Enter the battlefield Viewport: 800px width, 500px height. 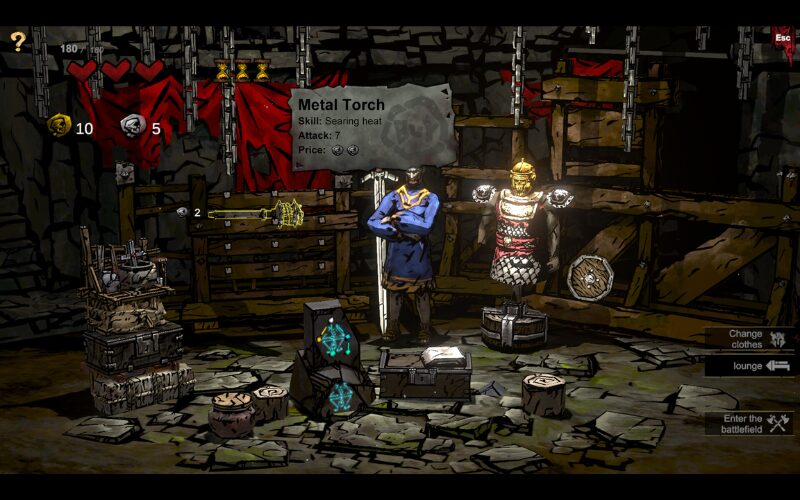pos(750,424)
